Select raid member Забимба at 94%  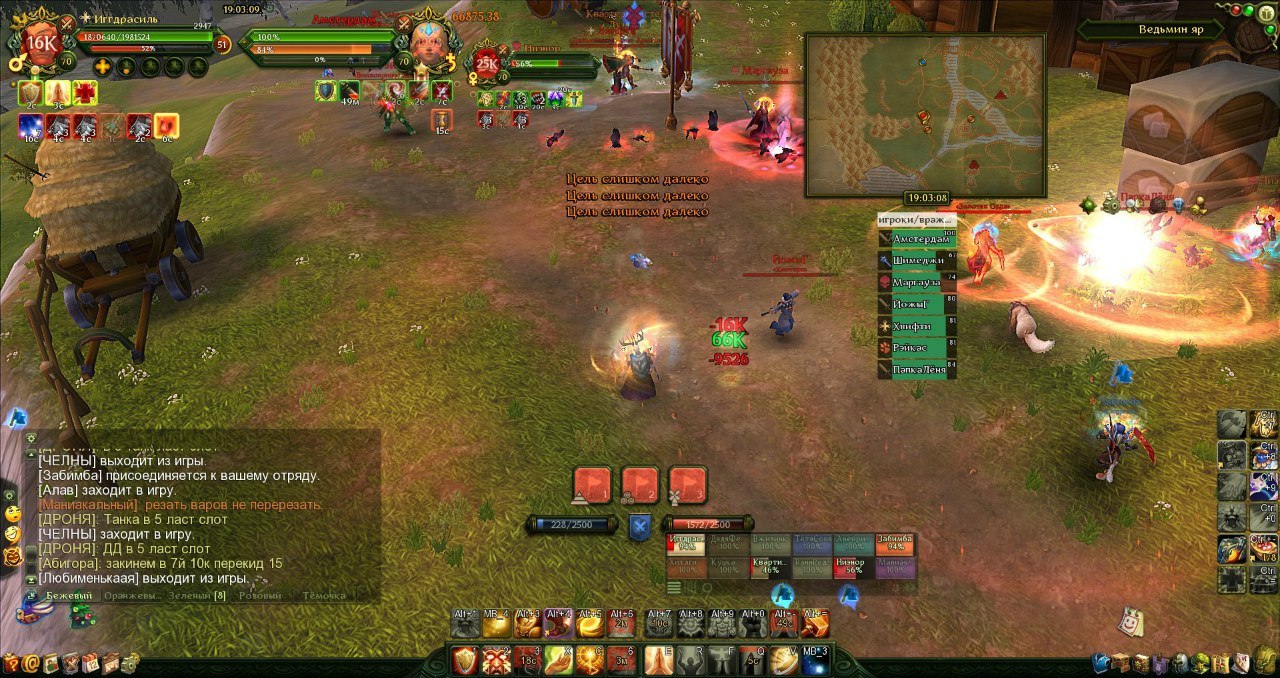tap(894, 543)
